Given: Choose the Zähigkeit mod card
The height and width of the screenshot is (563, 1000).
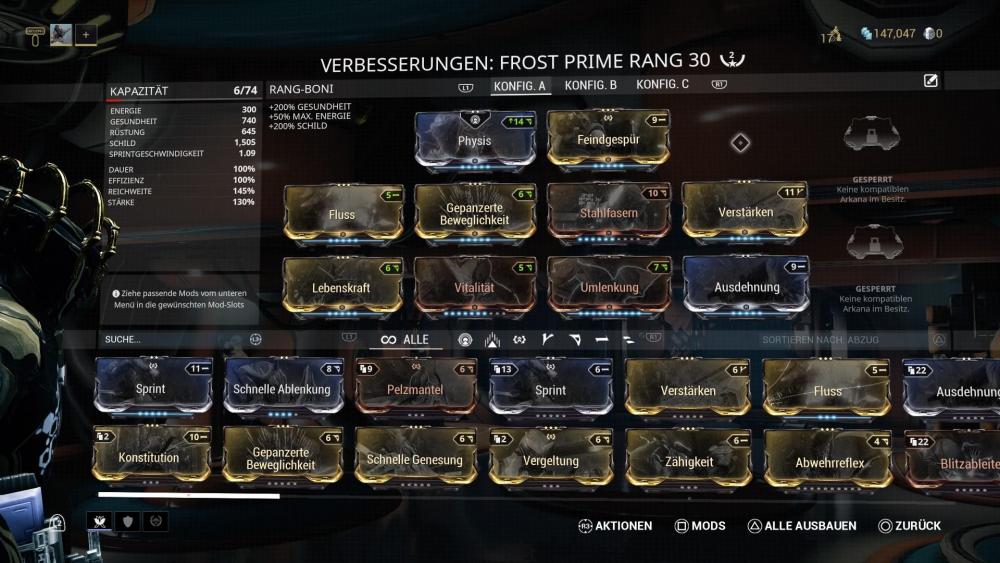Looking at the screenshot, I should coord(688,459).
